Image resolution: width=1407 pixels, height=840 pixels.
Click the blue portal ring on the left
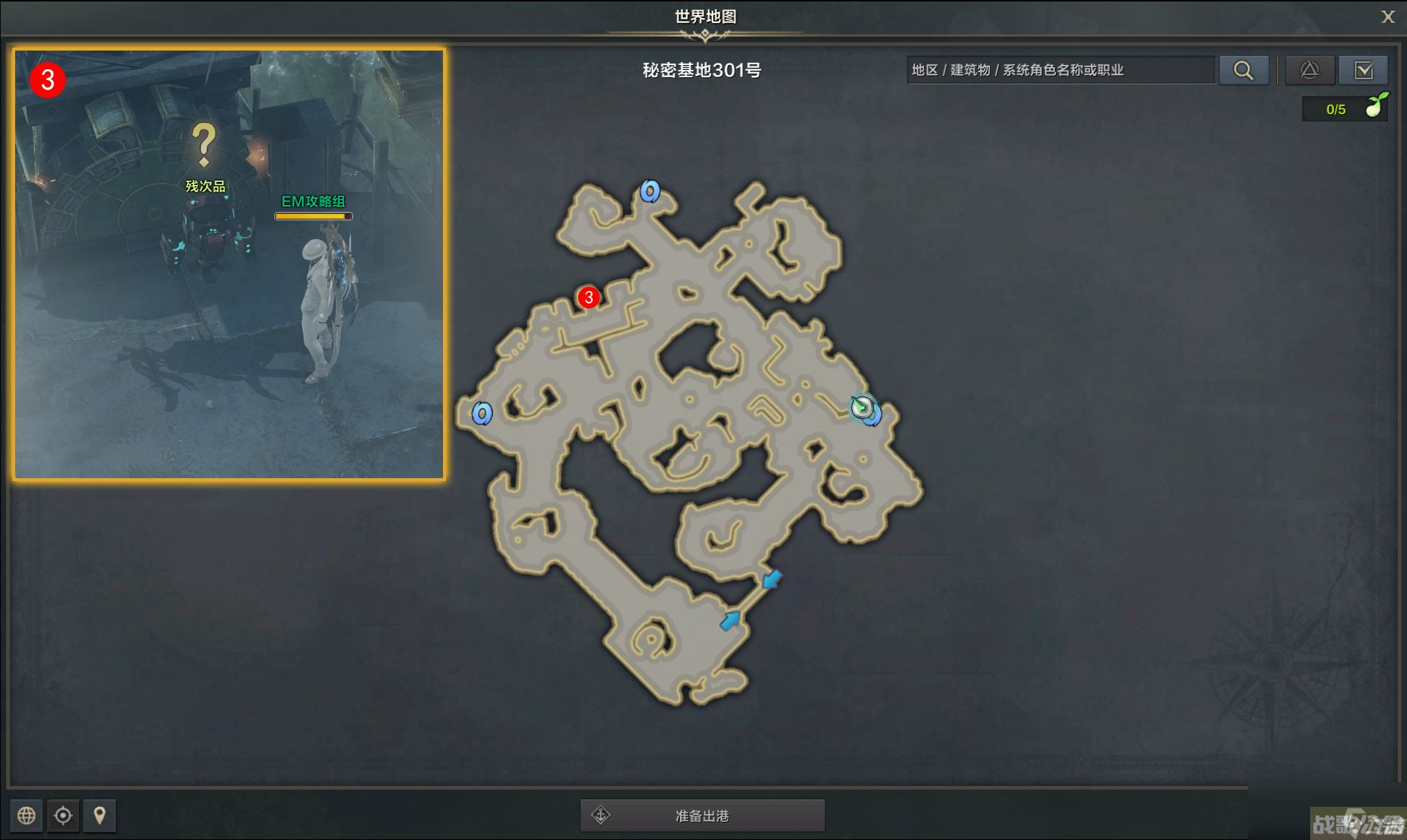(483, 414)
